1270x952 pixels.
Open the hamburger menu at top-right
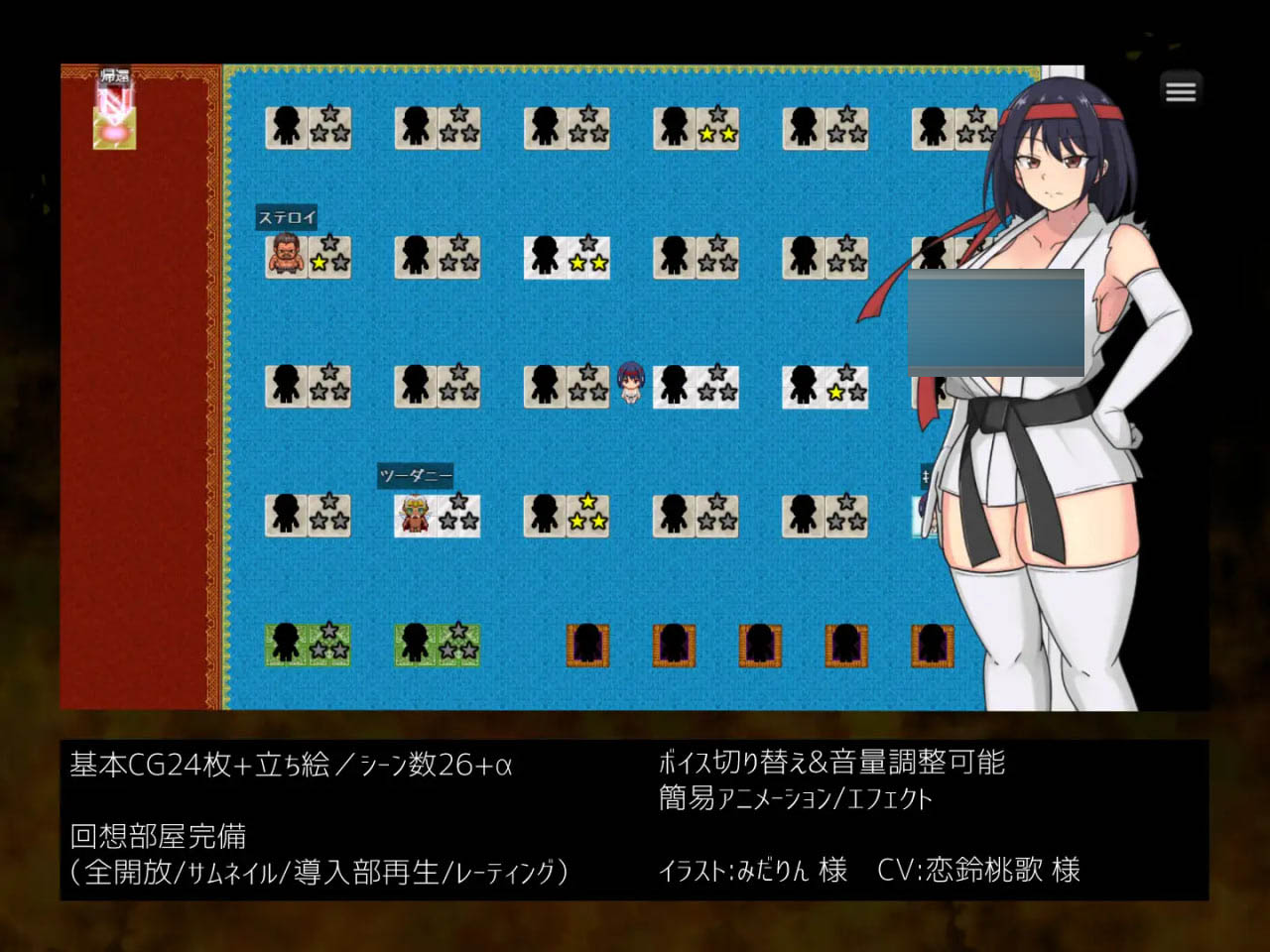[1181, 90]
